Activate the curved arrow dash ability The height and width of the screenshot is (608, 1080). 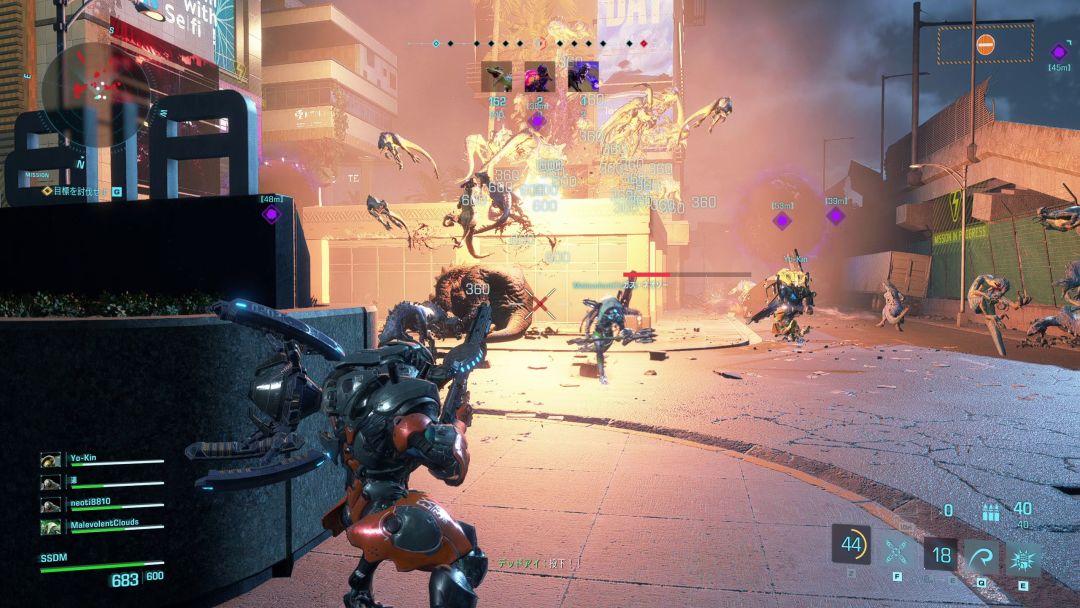(x=981, y=556)
